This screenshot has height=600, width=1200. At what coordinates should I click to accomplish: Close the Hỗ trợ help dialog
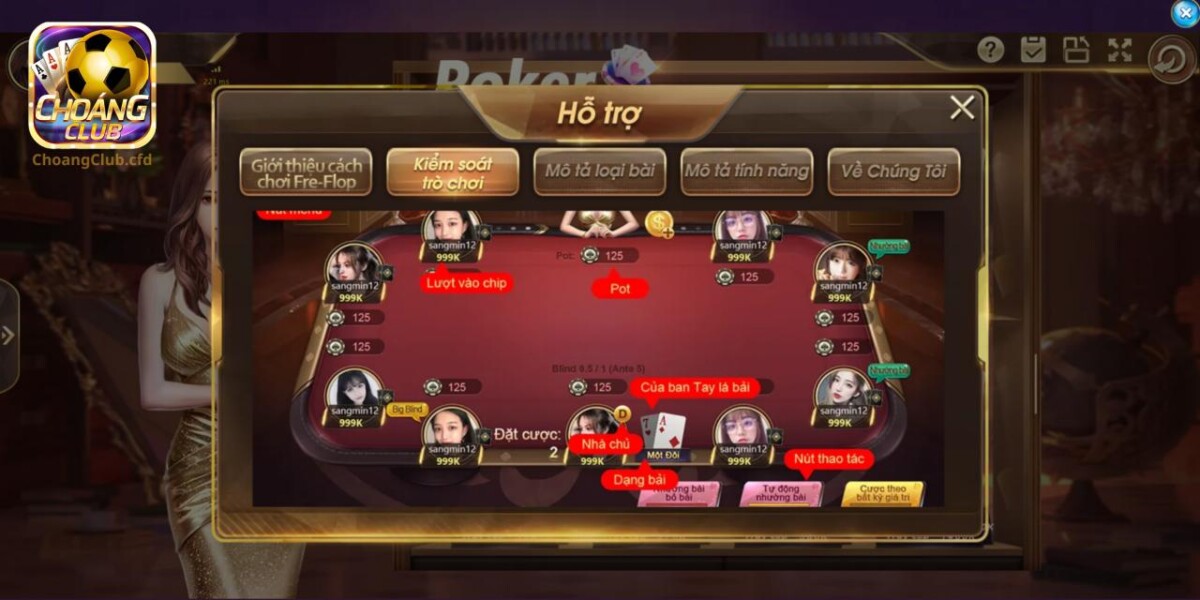tap(962, 108)
